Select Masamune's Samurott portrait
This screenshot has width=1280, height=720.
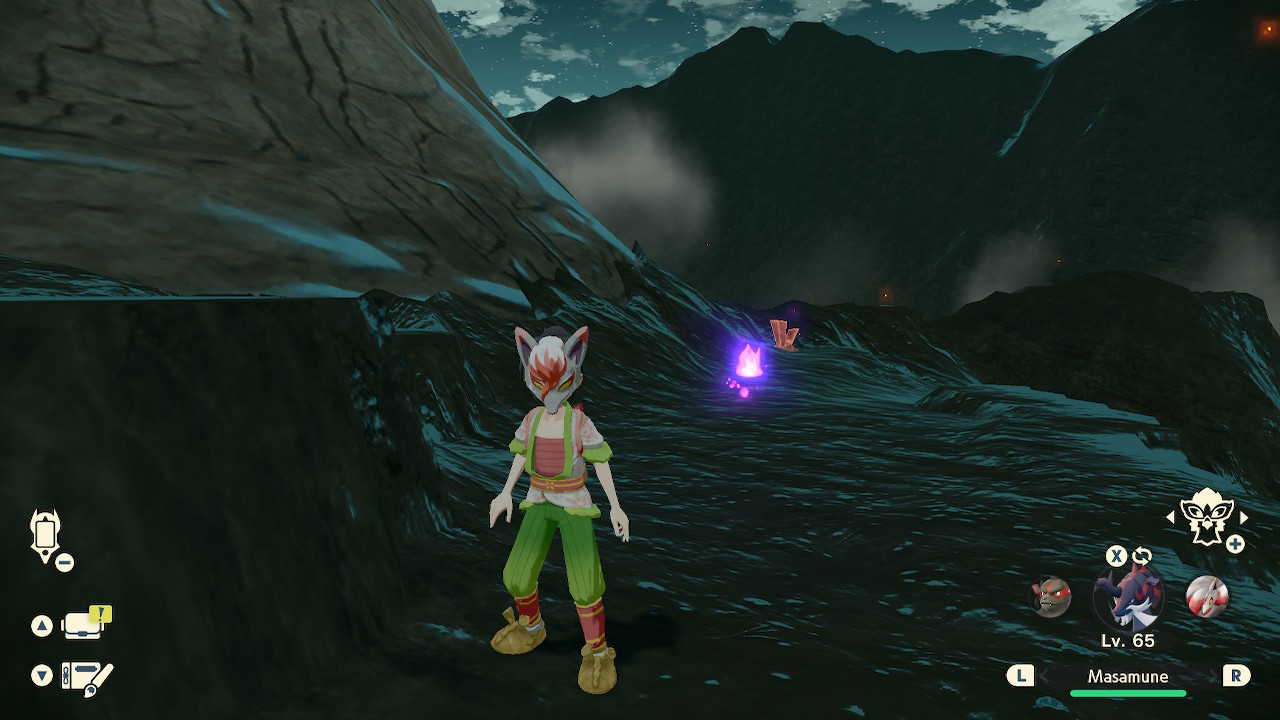coord(1128,597)
